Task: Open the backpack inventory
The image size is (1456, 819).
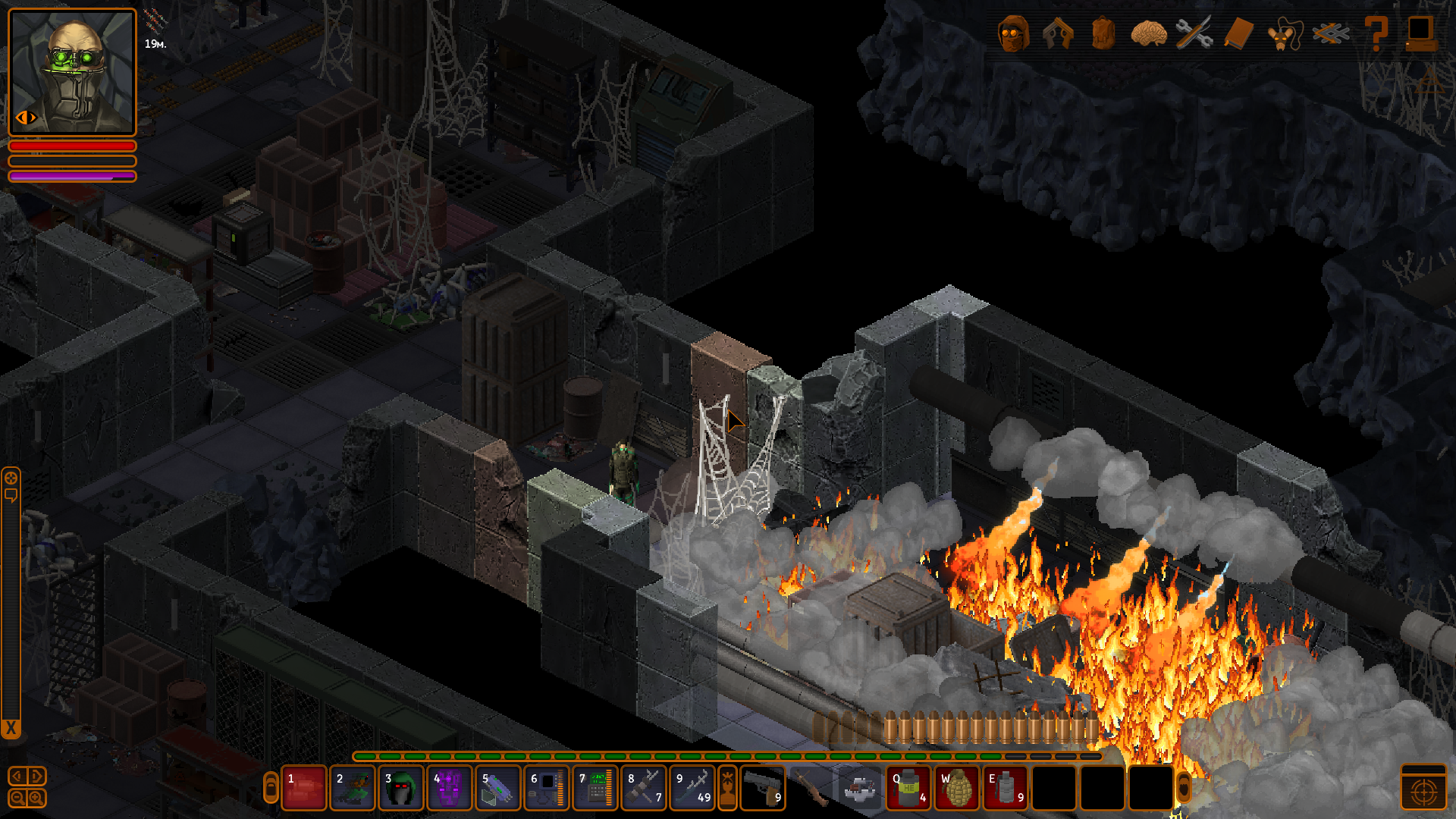Action: click(x=1103, y=34)
